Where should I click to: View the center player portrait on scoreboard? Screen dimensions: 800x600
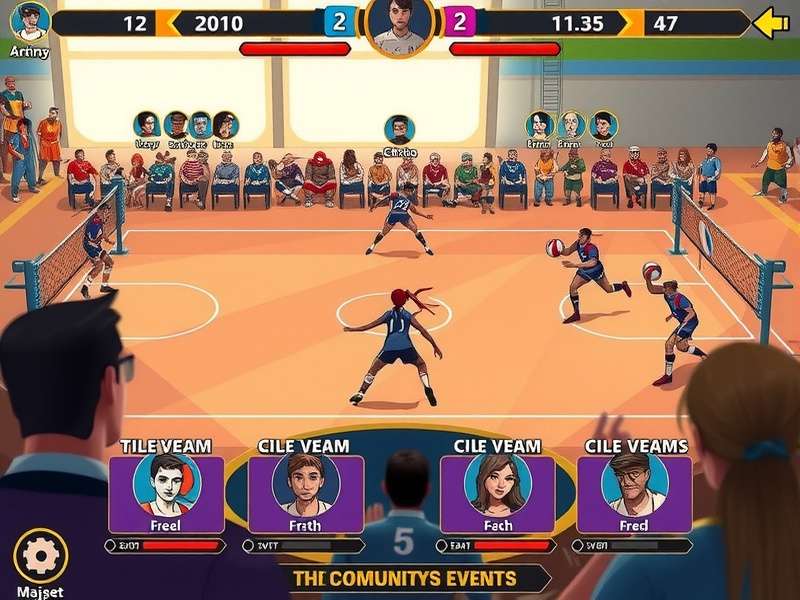coord(399,24)
